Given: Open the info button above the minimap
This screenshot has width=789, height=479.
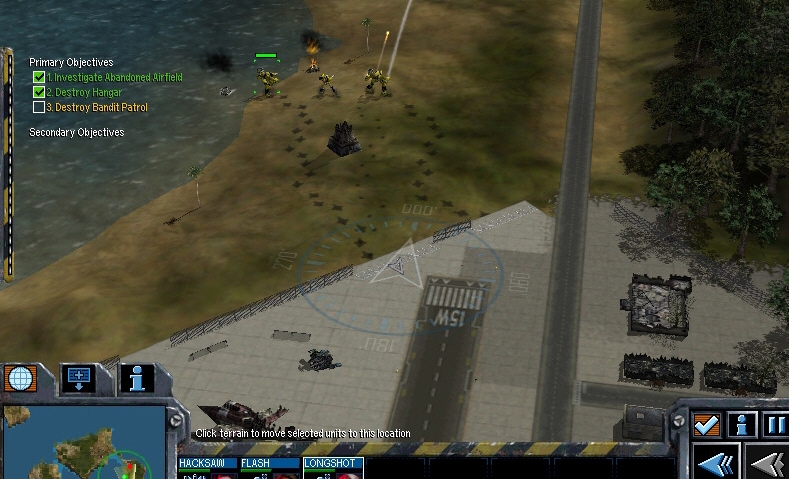Looking at the screenshot, I should coord(137,378).
